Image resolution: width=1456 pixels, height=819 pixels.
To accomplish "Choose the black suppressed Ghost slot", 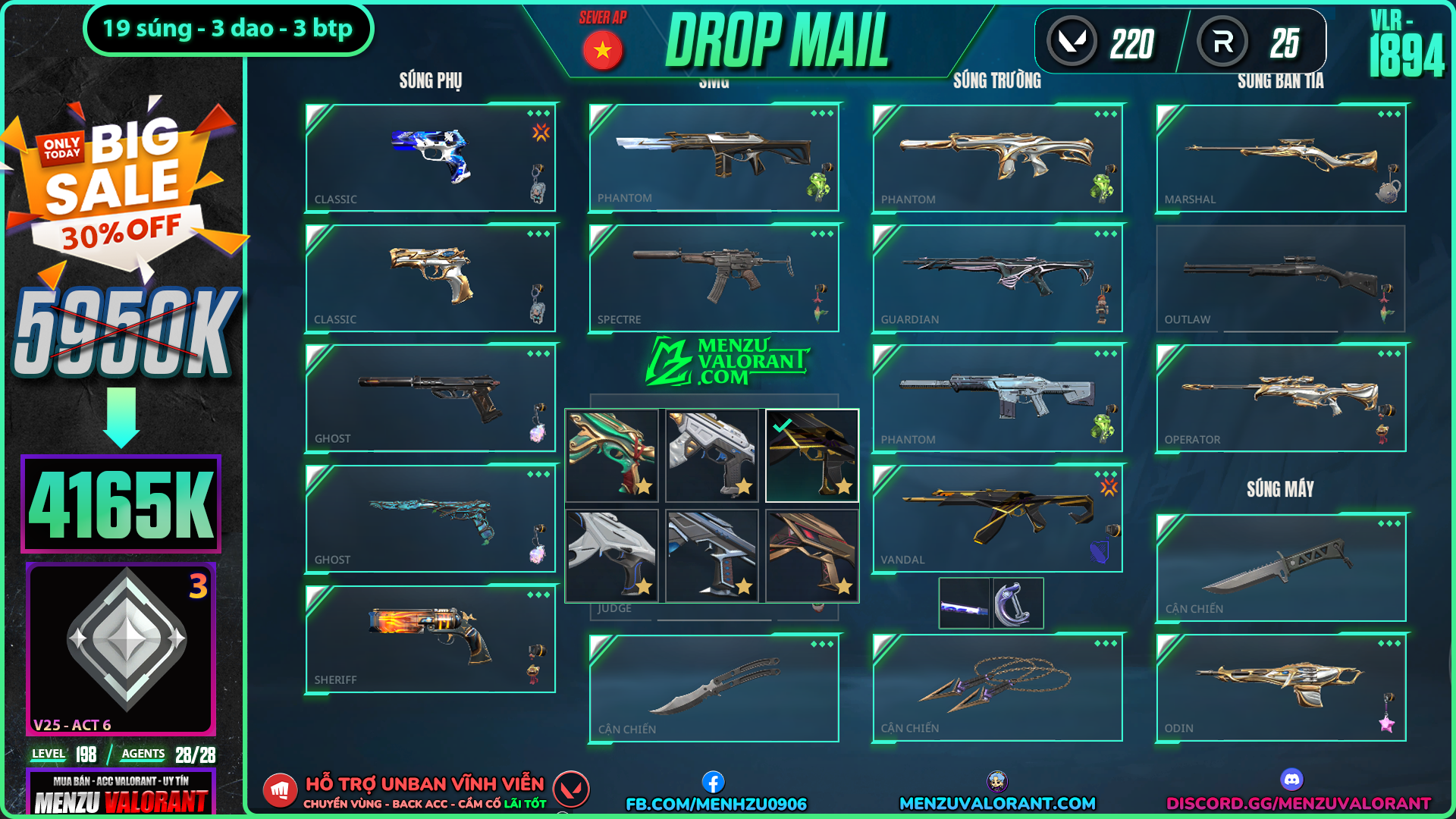I will click(430, 398).
